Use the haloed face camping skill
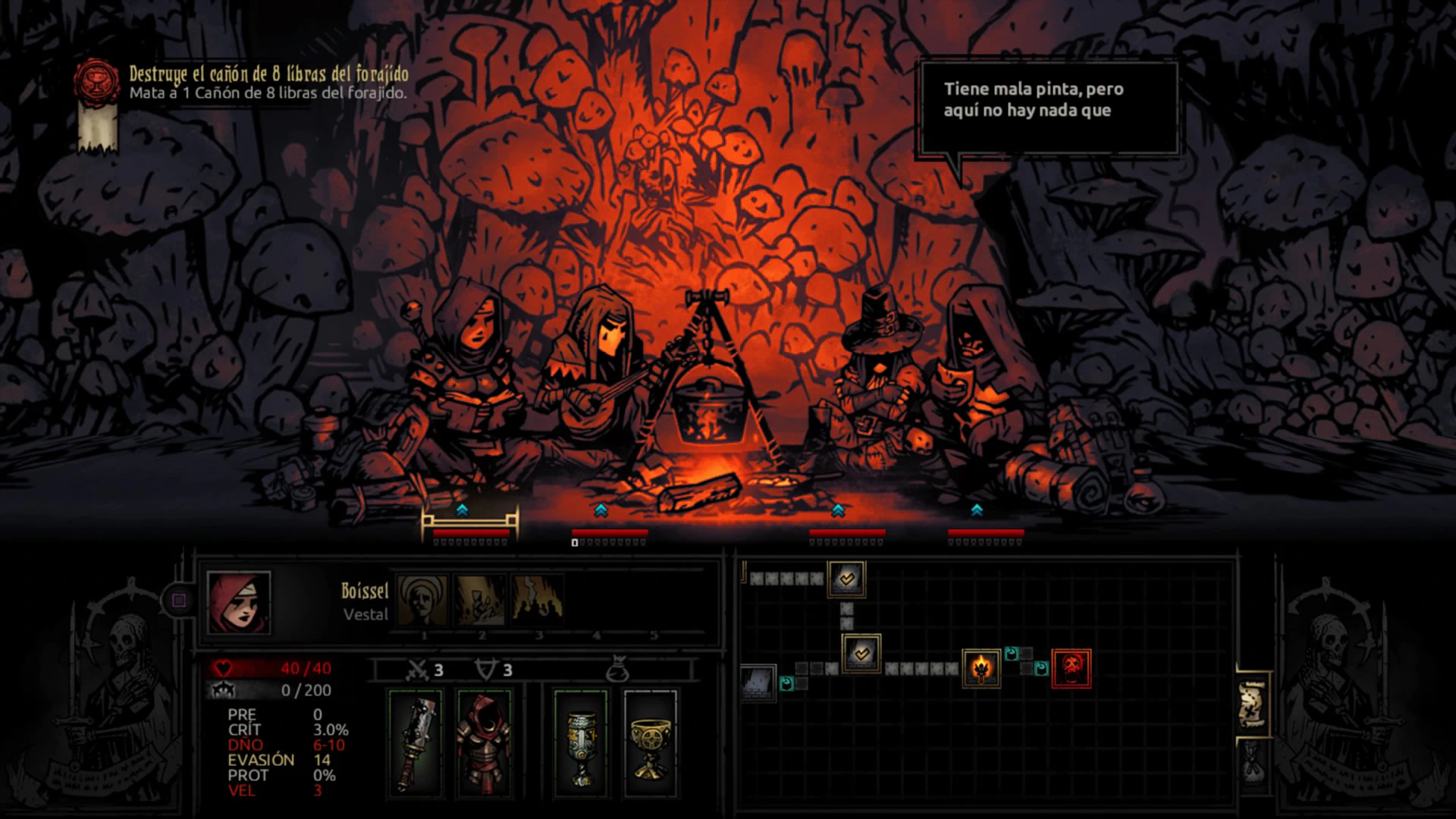Image resolution: width=1456 pixels, height=819 pixels. pos(423,600)
